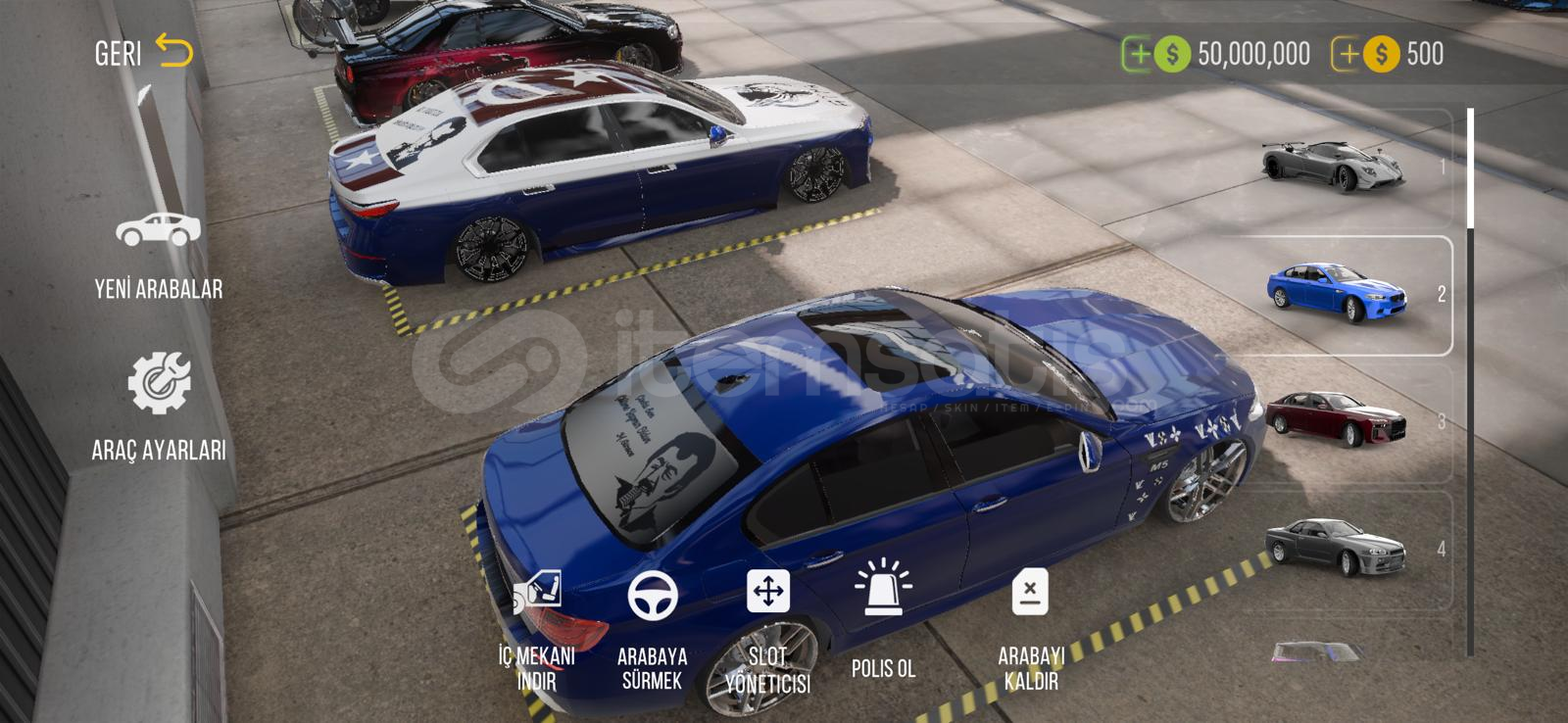Image resolution: width=1568 pixels, height=723 pixels.
Task: Choose Arabaya Sürmek to drive the car
Action: (x=653, y=627)
